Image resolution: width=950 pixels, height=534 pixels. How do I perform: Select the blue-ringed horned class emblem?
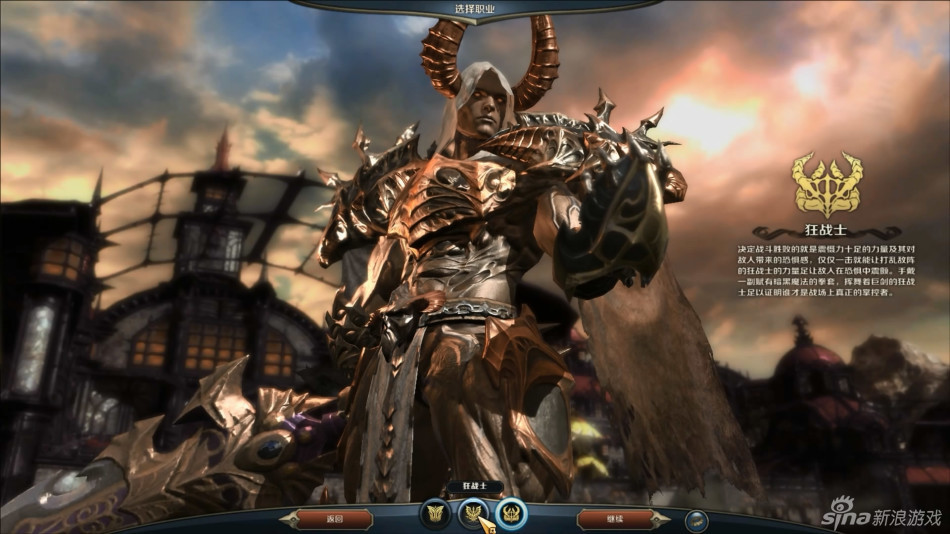pyautogui.click(x=510, y=513)
